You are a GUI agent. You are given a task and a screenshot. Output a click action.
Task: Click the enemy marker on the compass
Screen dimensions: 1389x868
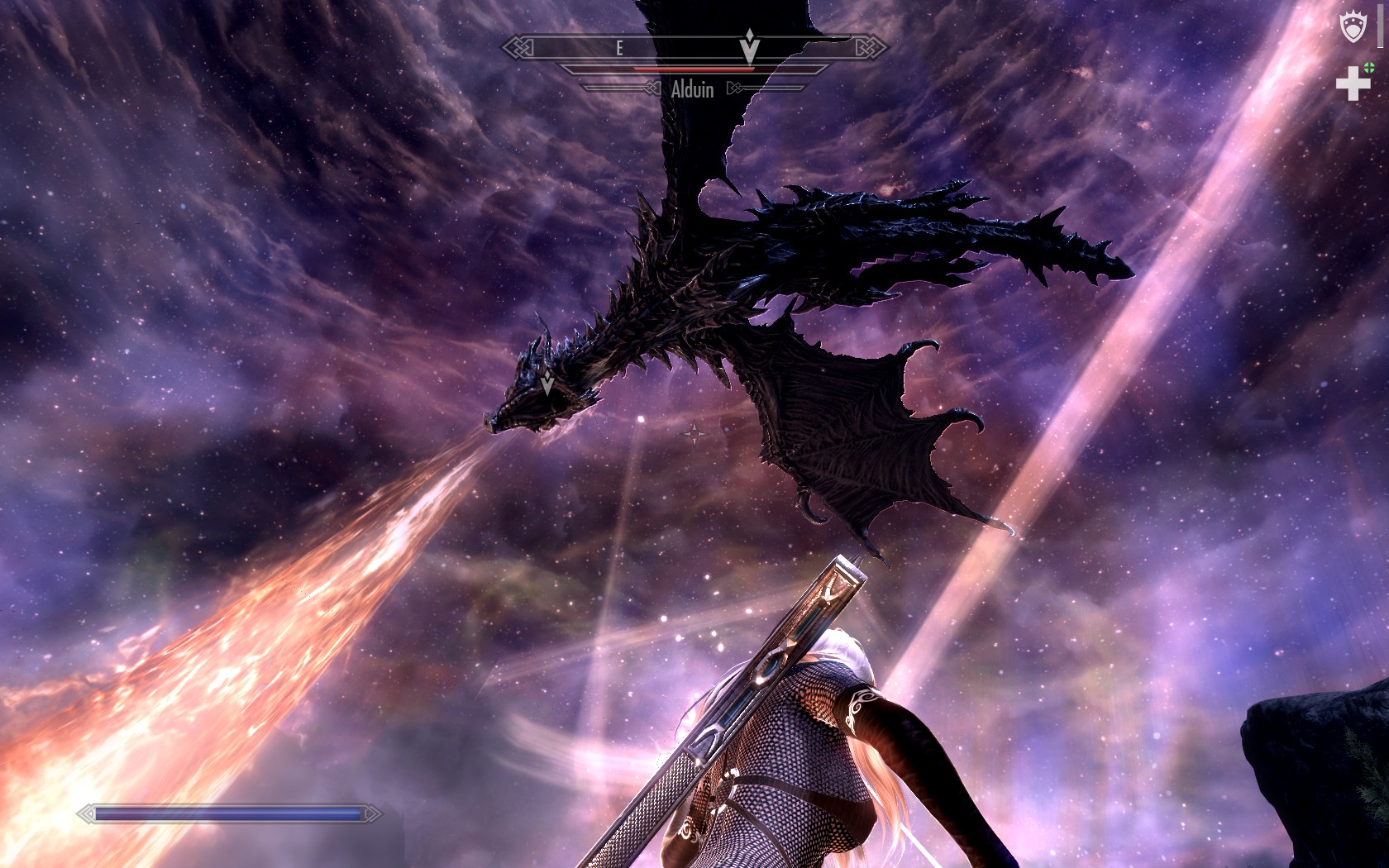point(749,46)
